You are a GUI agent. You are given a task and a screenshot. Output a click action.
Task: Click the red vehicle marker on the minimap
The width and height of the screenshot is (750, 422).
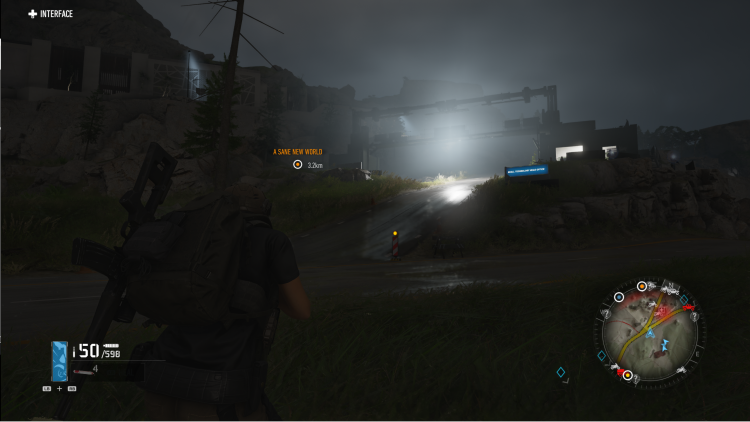coord(688,306)
